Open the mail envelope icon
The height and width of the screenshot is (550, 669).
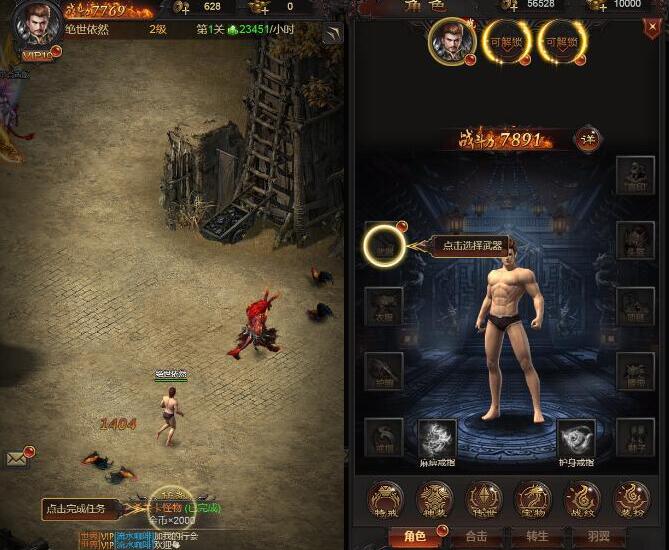pyautogui.click(x=17, y=458)
